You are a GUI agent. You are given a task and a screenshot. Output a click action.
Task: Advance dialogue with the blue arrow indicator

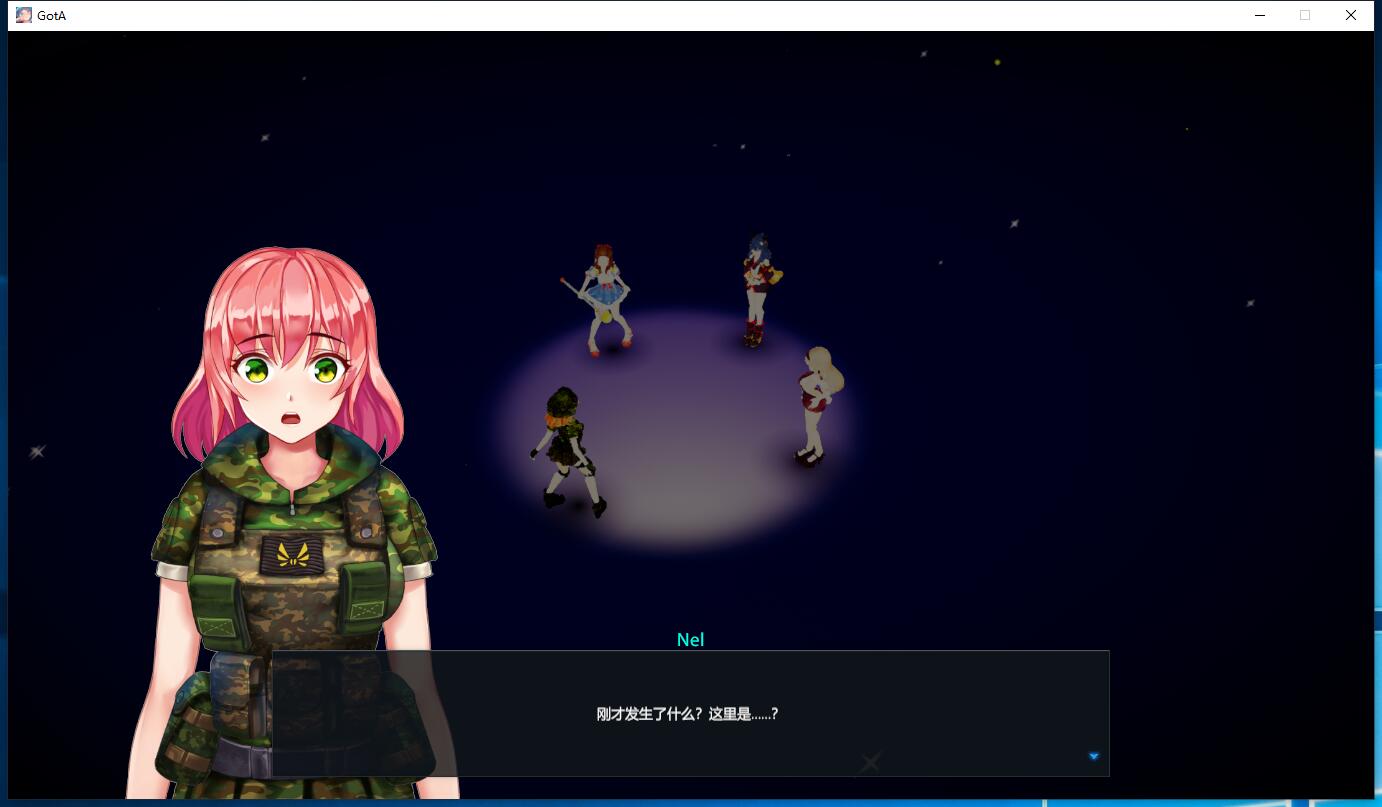click(x=1093, y=756)
